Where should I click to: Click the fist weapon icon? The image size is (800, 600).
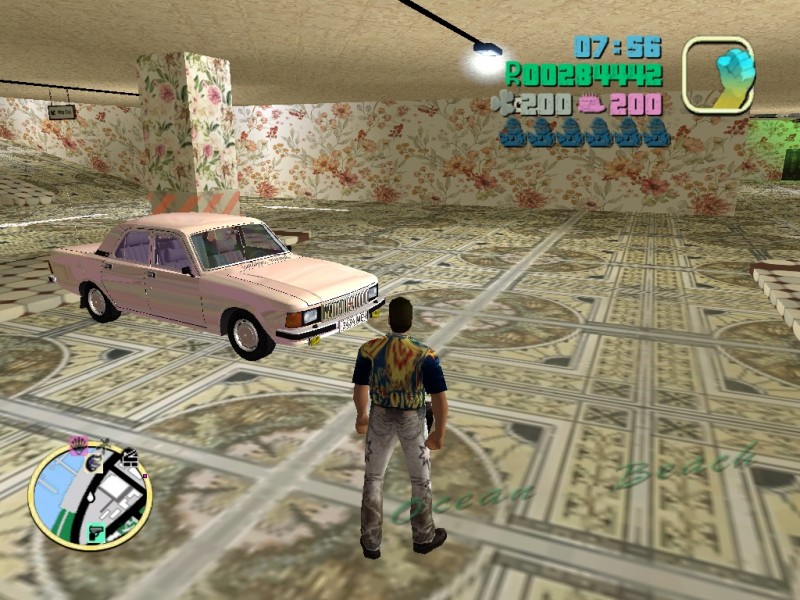tap(719, 74)
